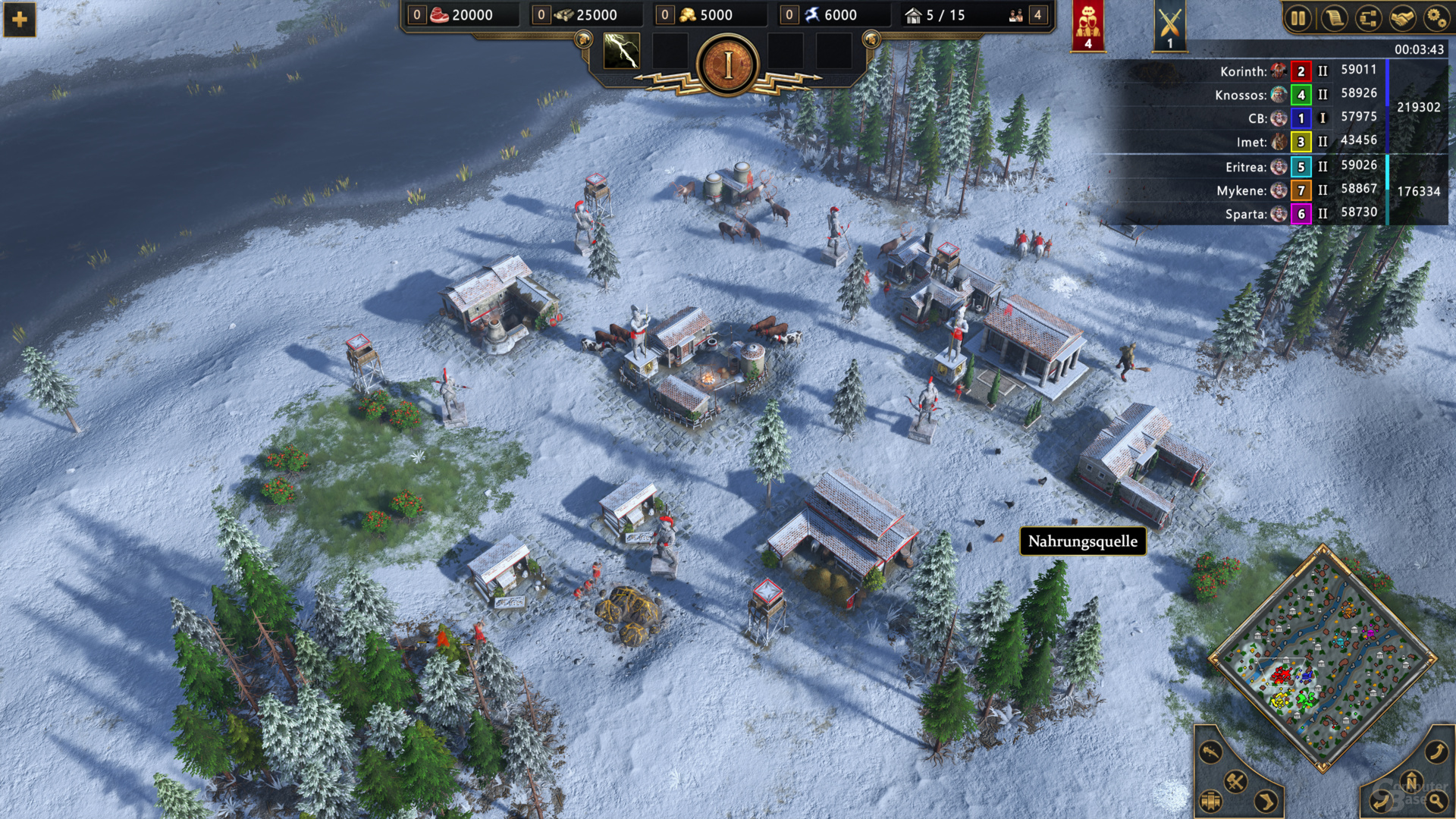Select Korinth in the player score list
The image size is (1456, 819).
[x=1243, y=71]
